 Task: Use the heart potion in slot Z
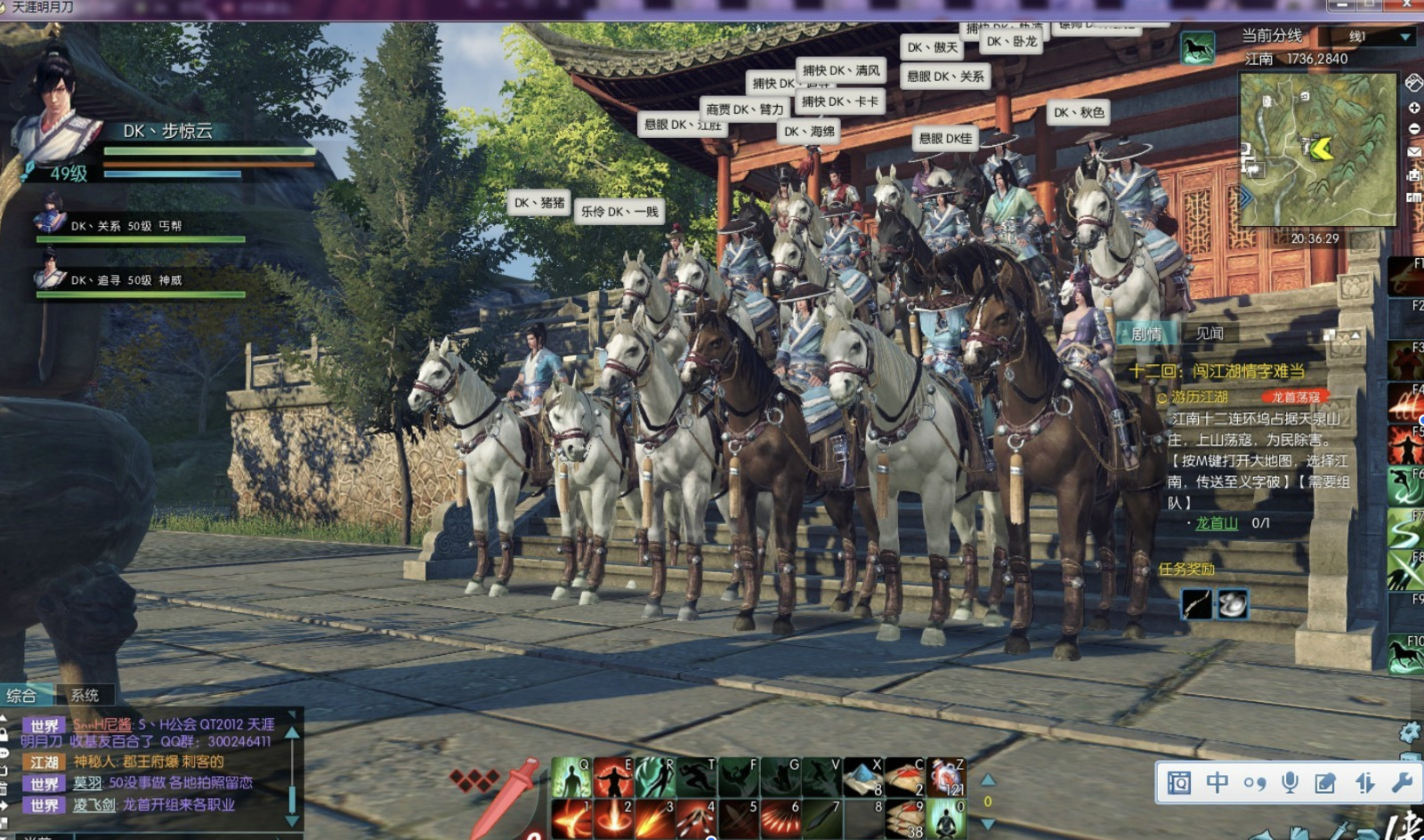pos(946,778)
